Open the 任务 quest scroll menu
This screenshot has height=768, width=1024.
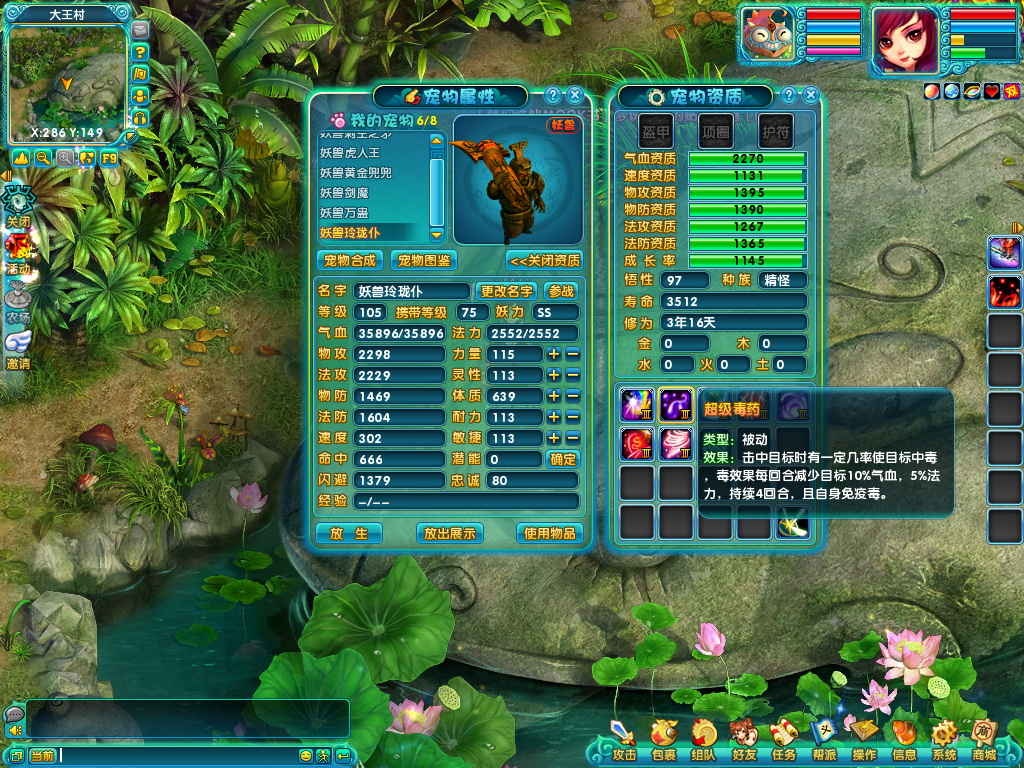tap(783, 740)
